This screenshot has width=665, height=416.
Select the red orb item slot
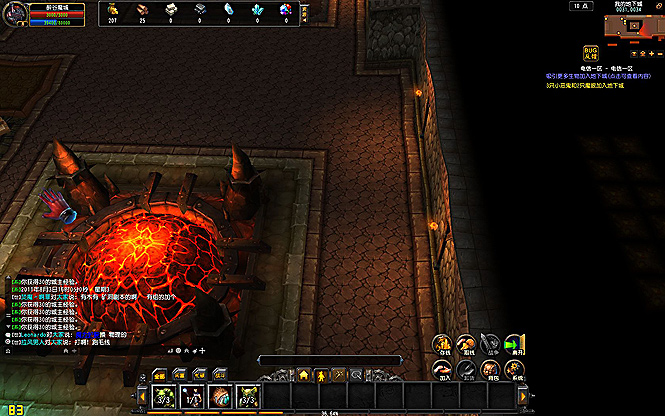pyautogui.click(x=221, y=395)
